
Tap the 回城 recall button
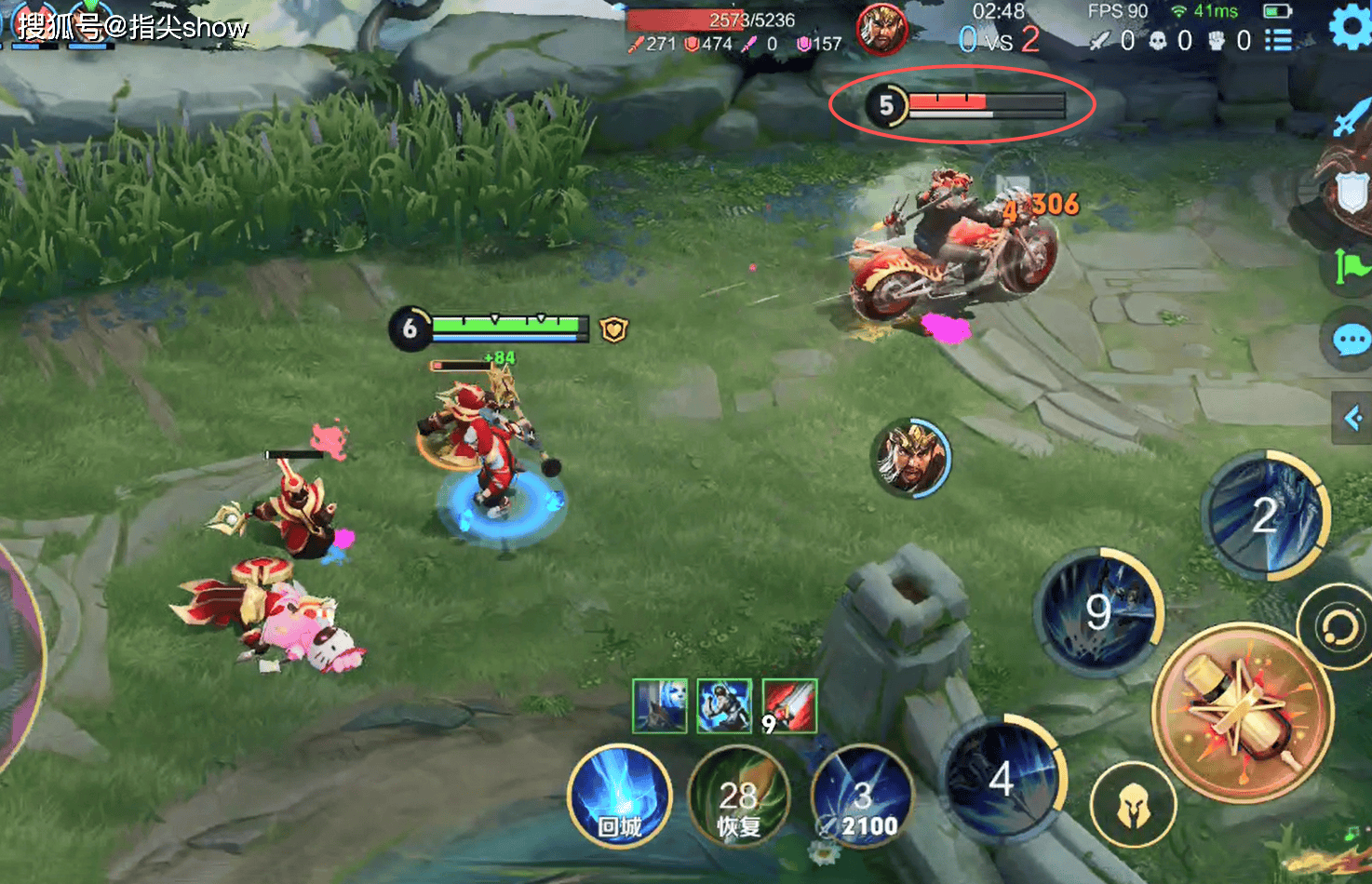[x=619, y=797]
